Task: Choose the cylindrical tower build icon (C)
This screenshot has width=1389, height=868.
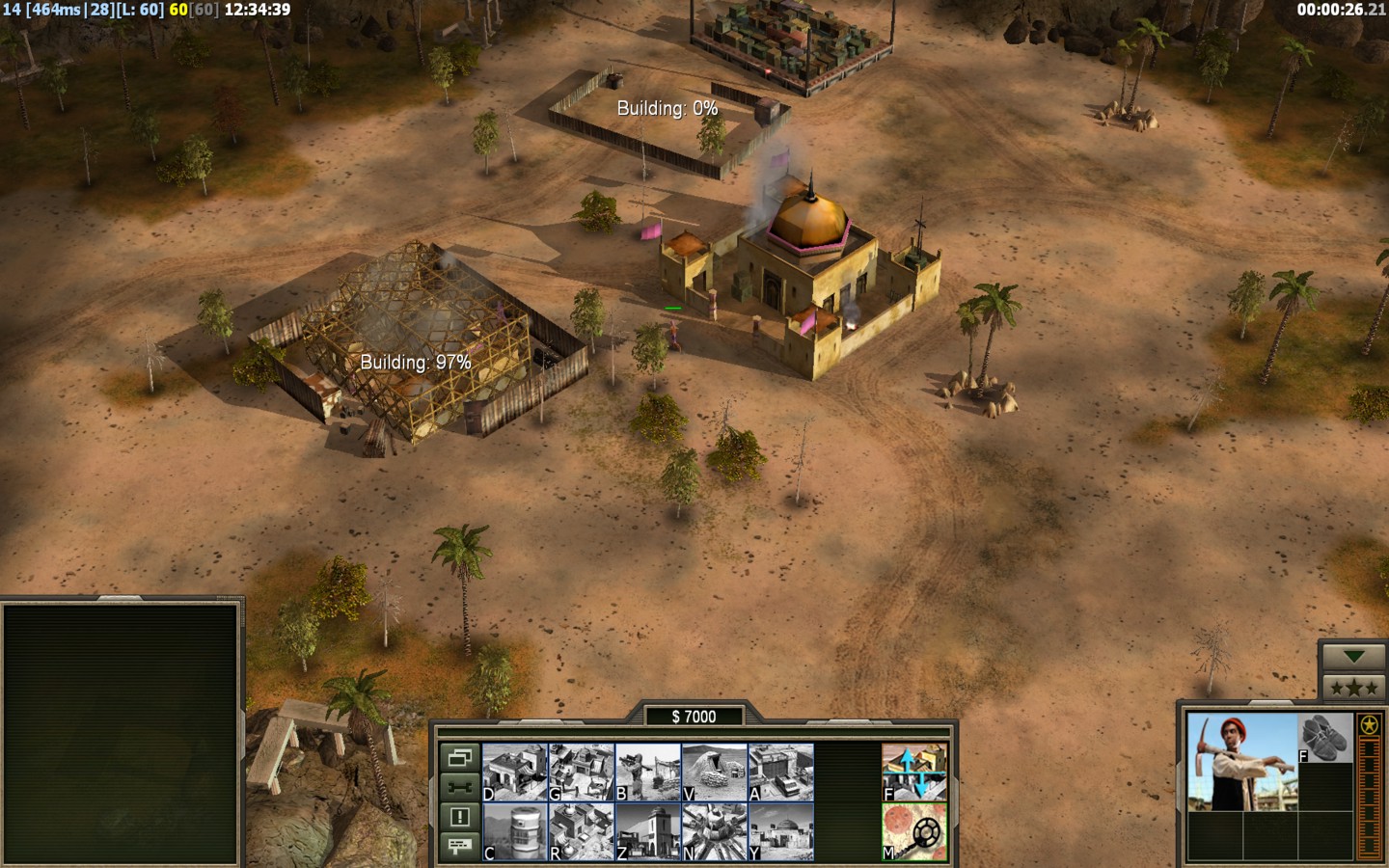Action: tap(515, 831)
